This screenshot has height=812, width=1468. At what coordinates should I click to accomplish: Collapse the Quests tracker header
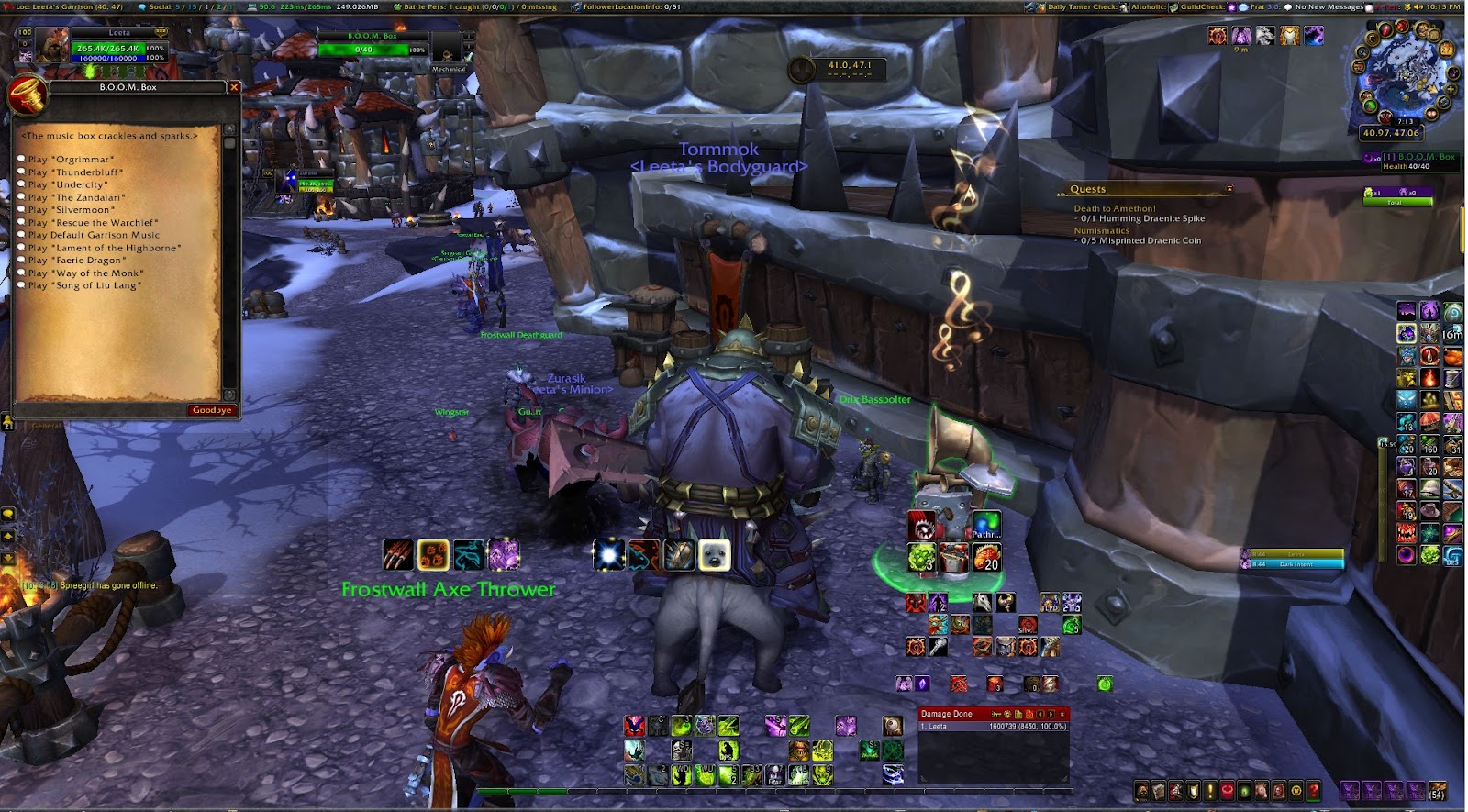tap(1229, 189)
